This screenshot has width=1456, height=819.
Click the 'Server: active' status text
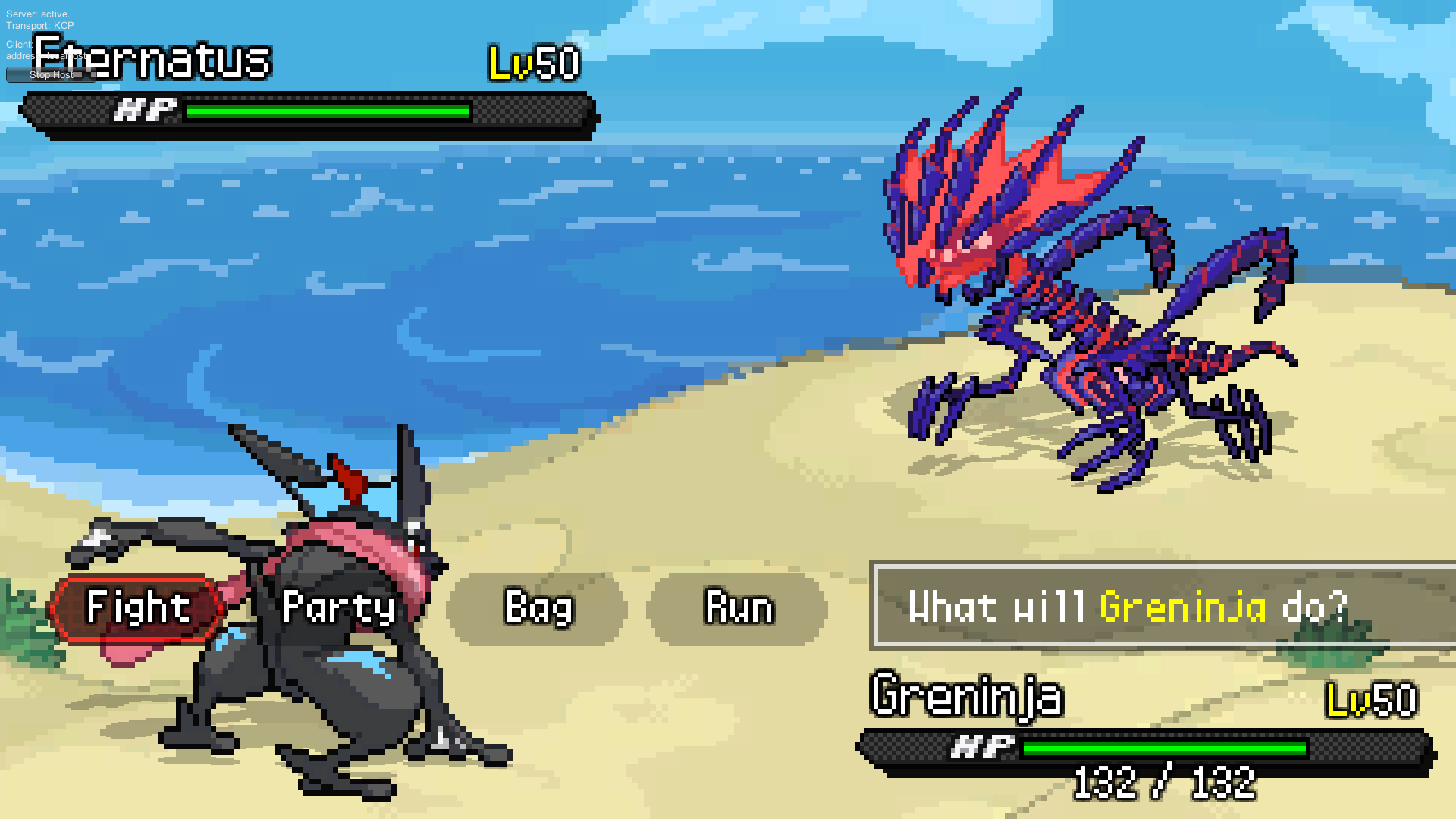36,13
